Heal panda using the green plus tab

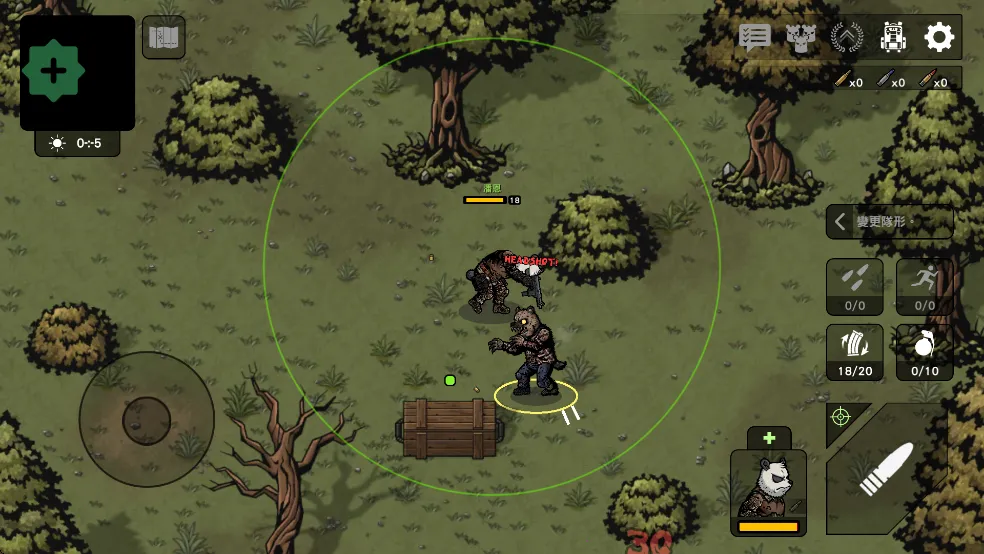769,438
